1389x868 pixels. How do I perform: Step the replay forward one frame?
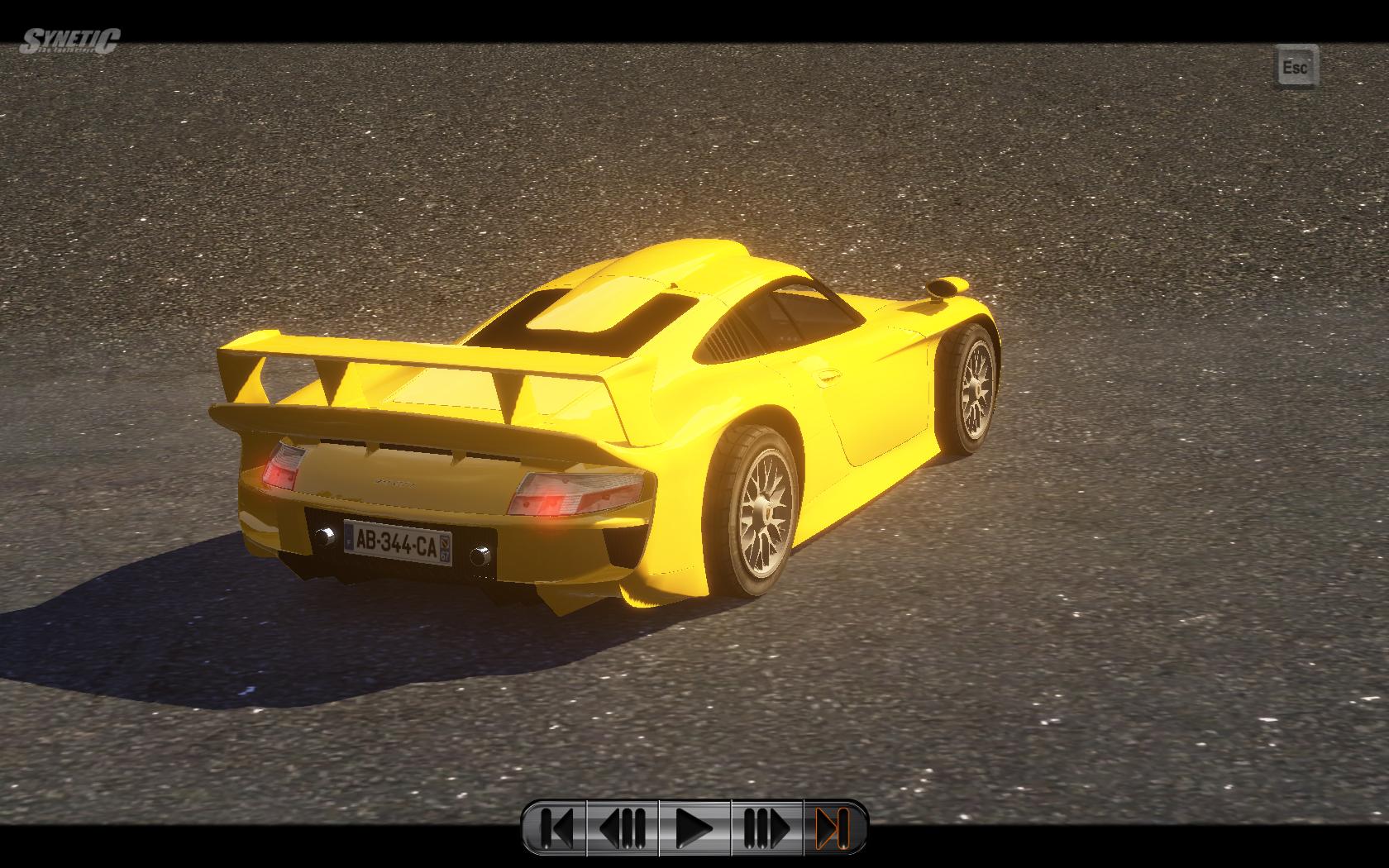tap(766, 827)
